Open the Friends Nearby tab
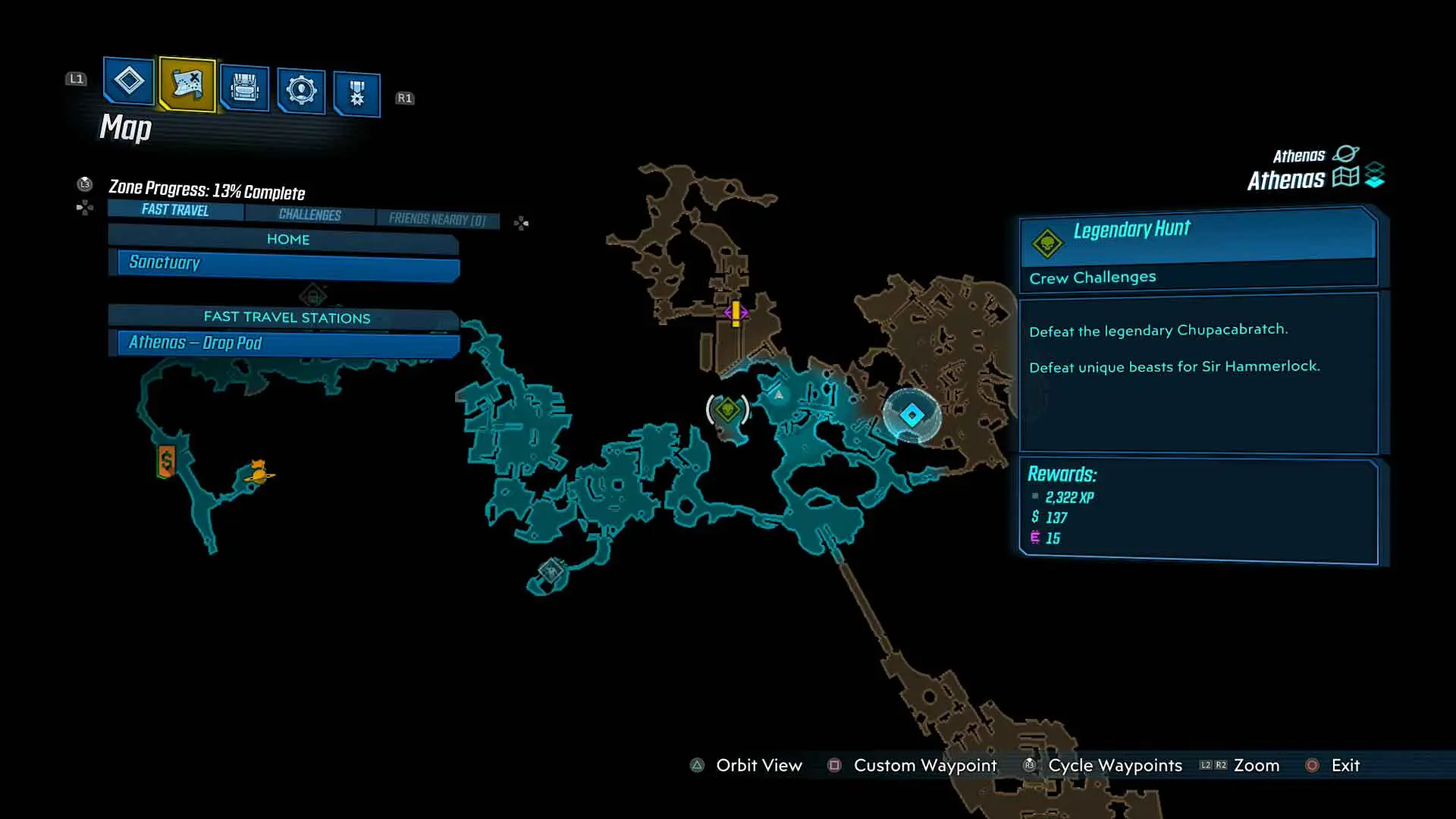The image size is (1456, 819). coord(438,218)
